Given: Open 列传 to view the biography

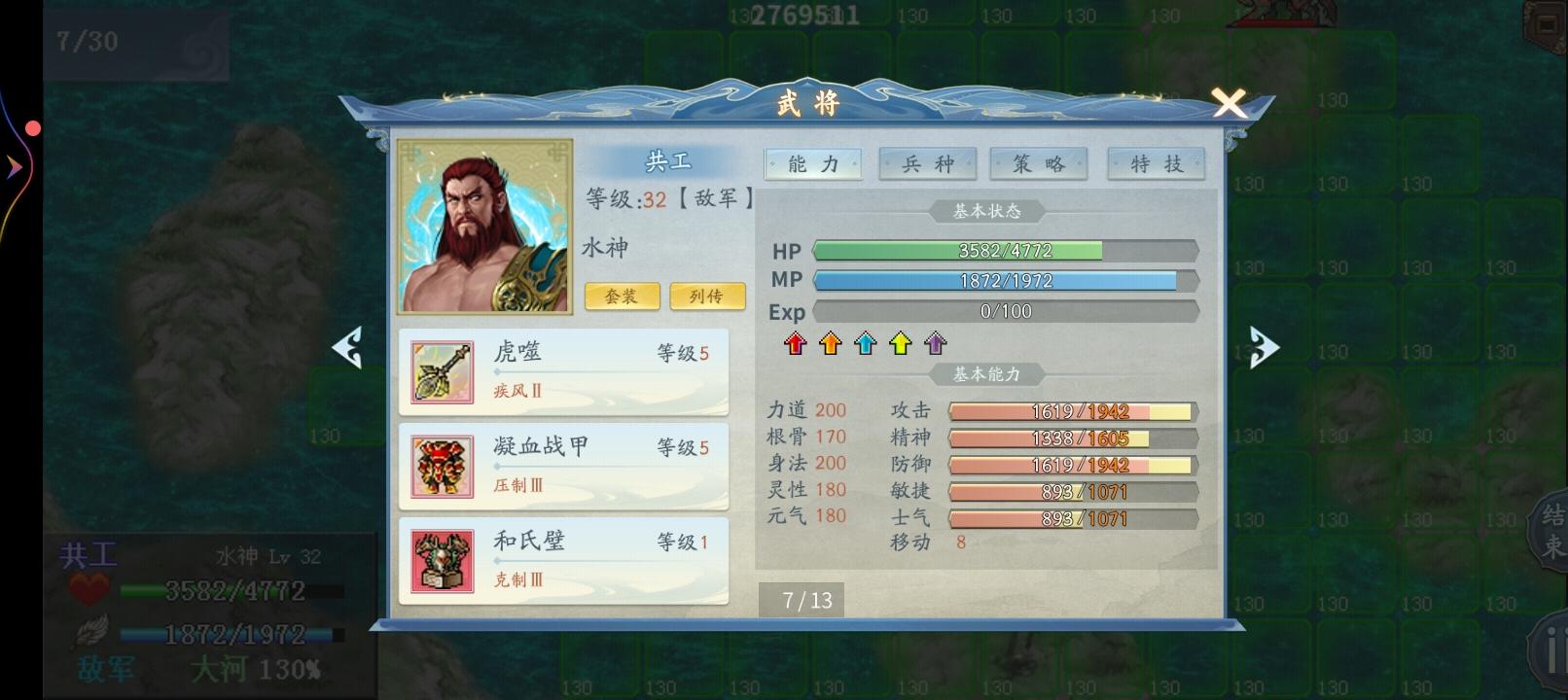Looking at the screenshot, I should click(x=707, y=297).
